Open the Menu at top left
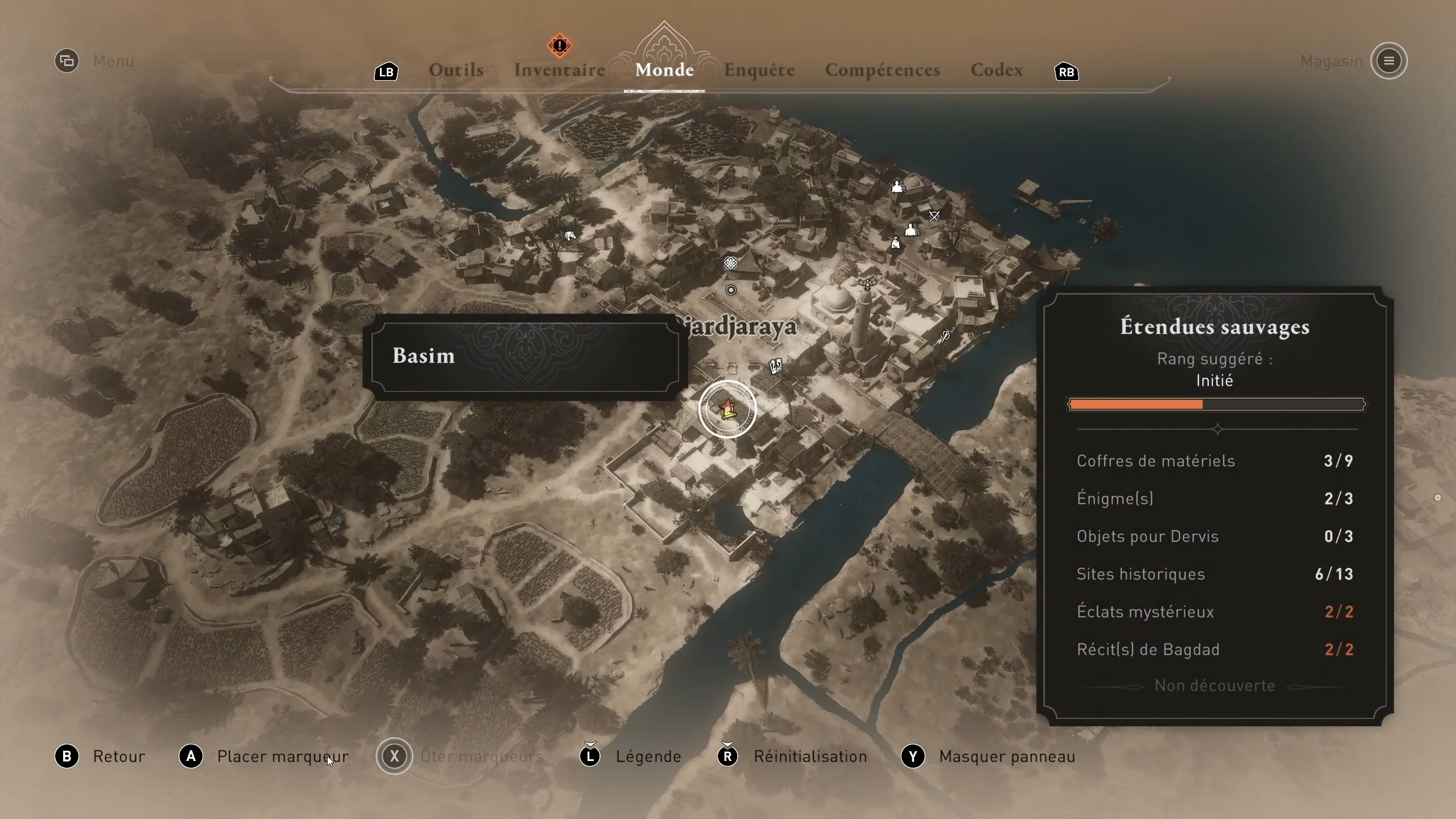Screen dimensions: 1456x819 coord(67,61)
